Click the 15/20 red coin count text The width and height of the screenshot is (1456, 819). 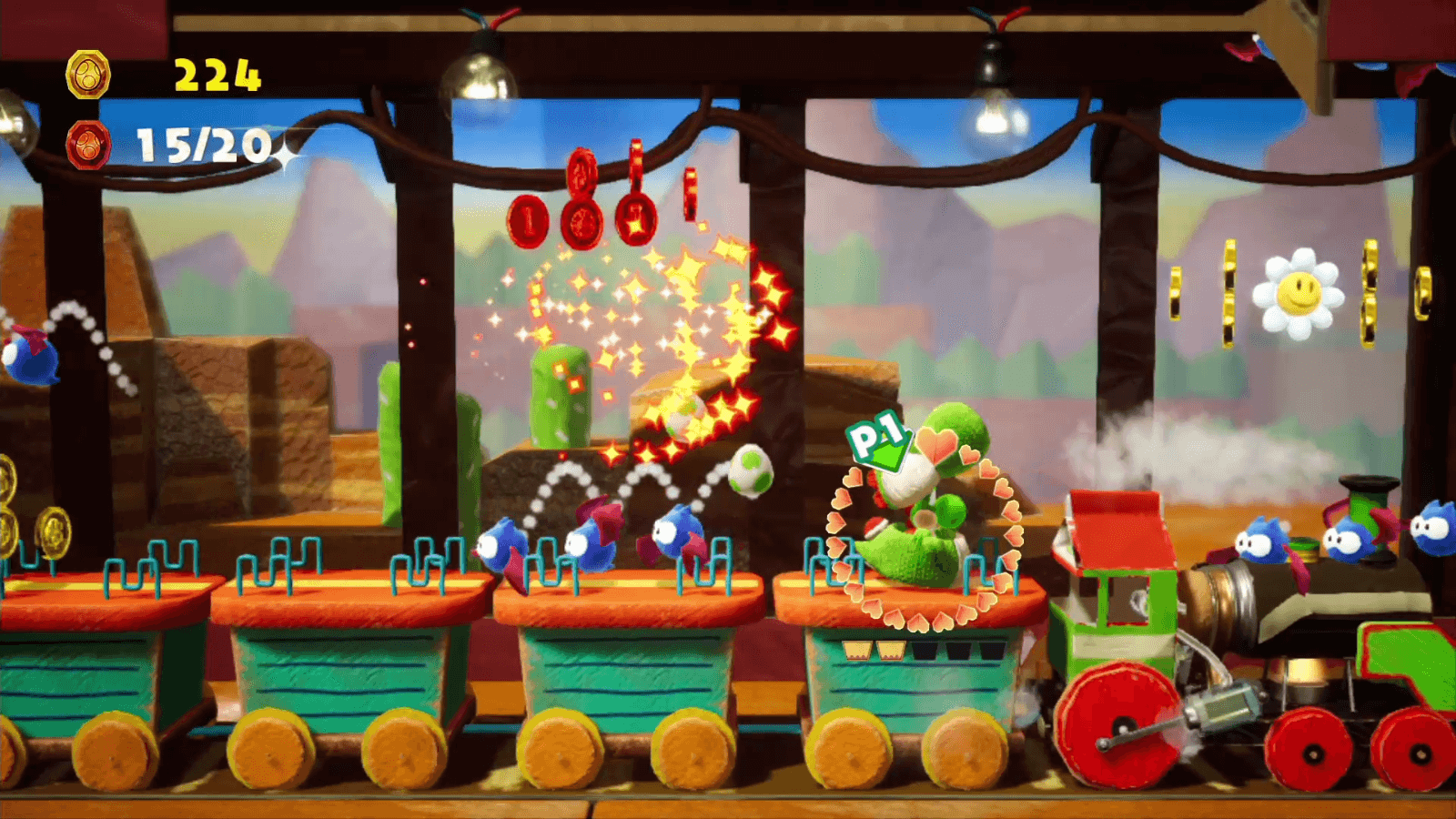pos(199,146)
